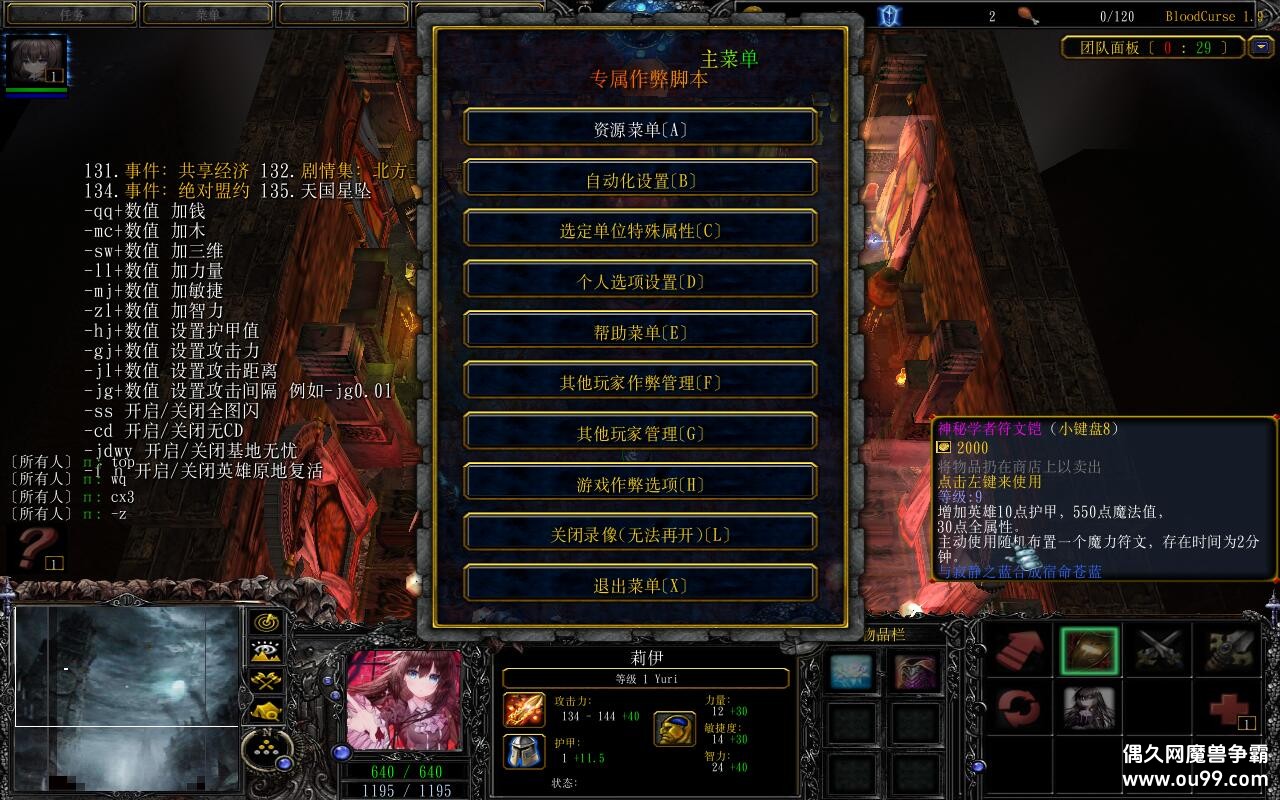Open the 任务 quests menu
Screen dimensions: 1280x800
coord(68,12)
